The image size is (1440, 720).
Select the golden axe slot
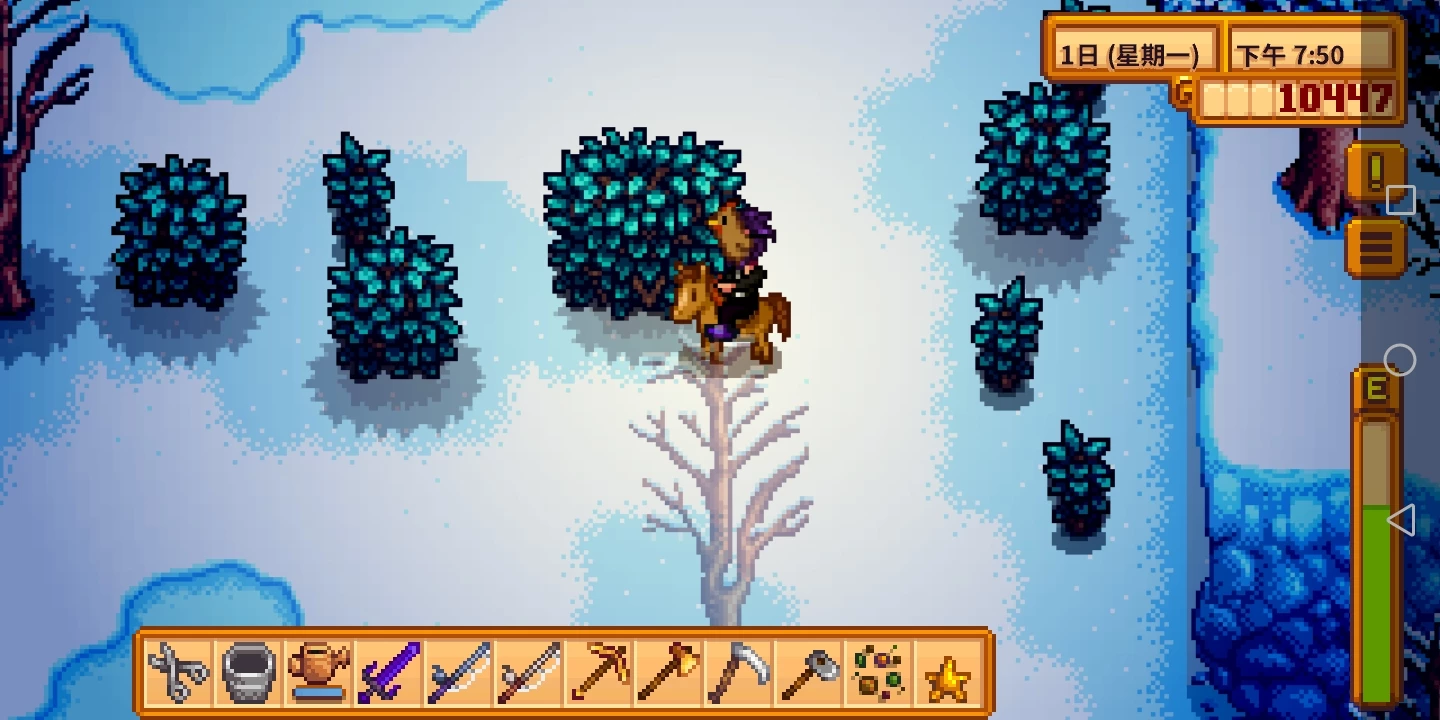pos(669,672)
